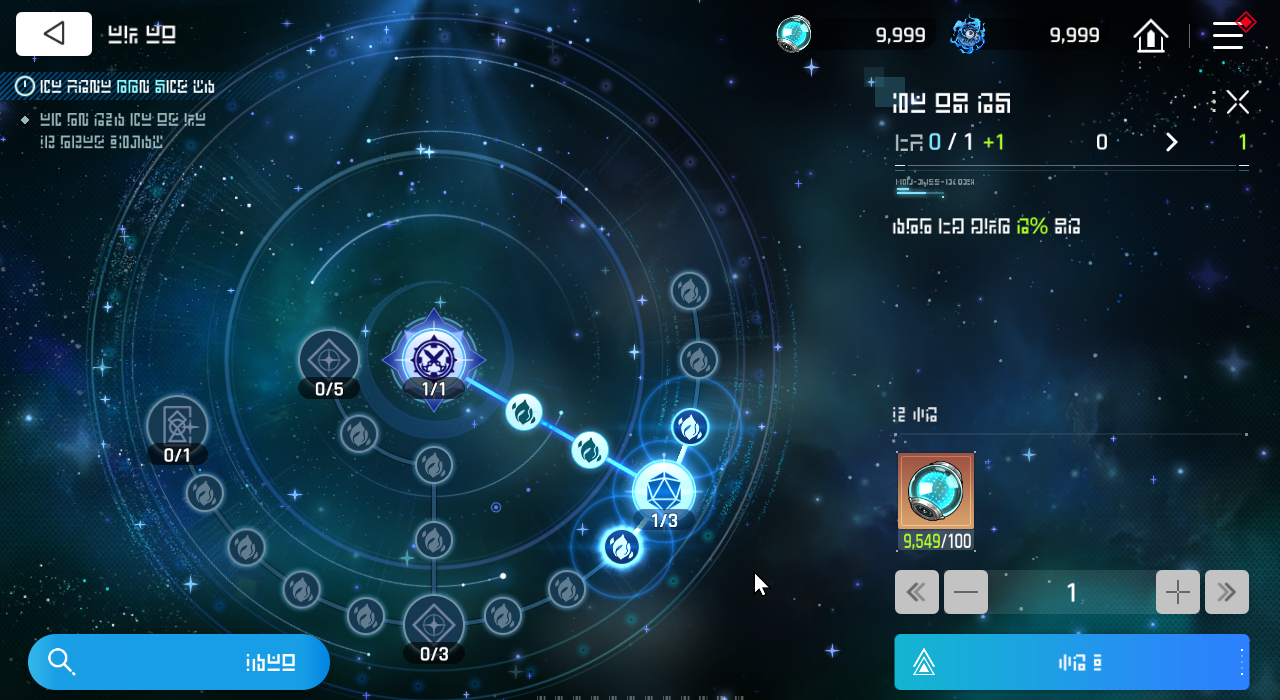Screen dimensions: 1280x700
Task: Select the bottom node showing 0/3
Action: (x=433, y=625)
